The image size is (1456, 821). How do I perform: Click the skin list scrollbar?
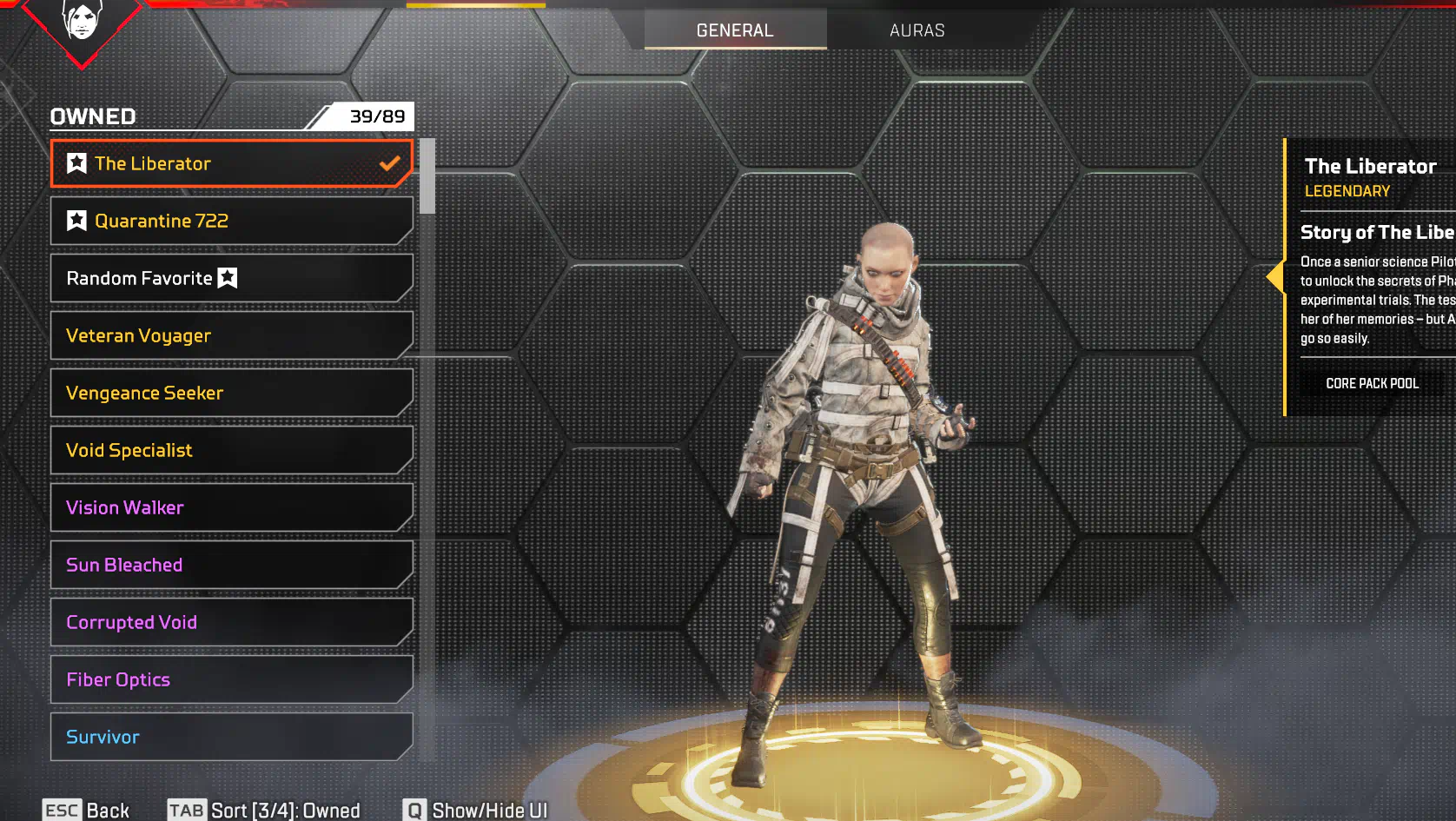coord(427,176)
